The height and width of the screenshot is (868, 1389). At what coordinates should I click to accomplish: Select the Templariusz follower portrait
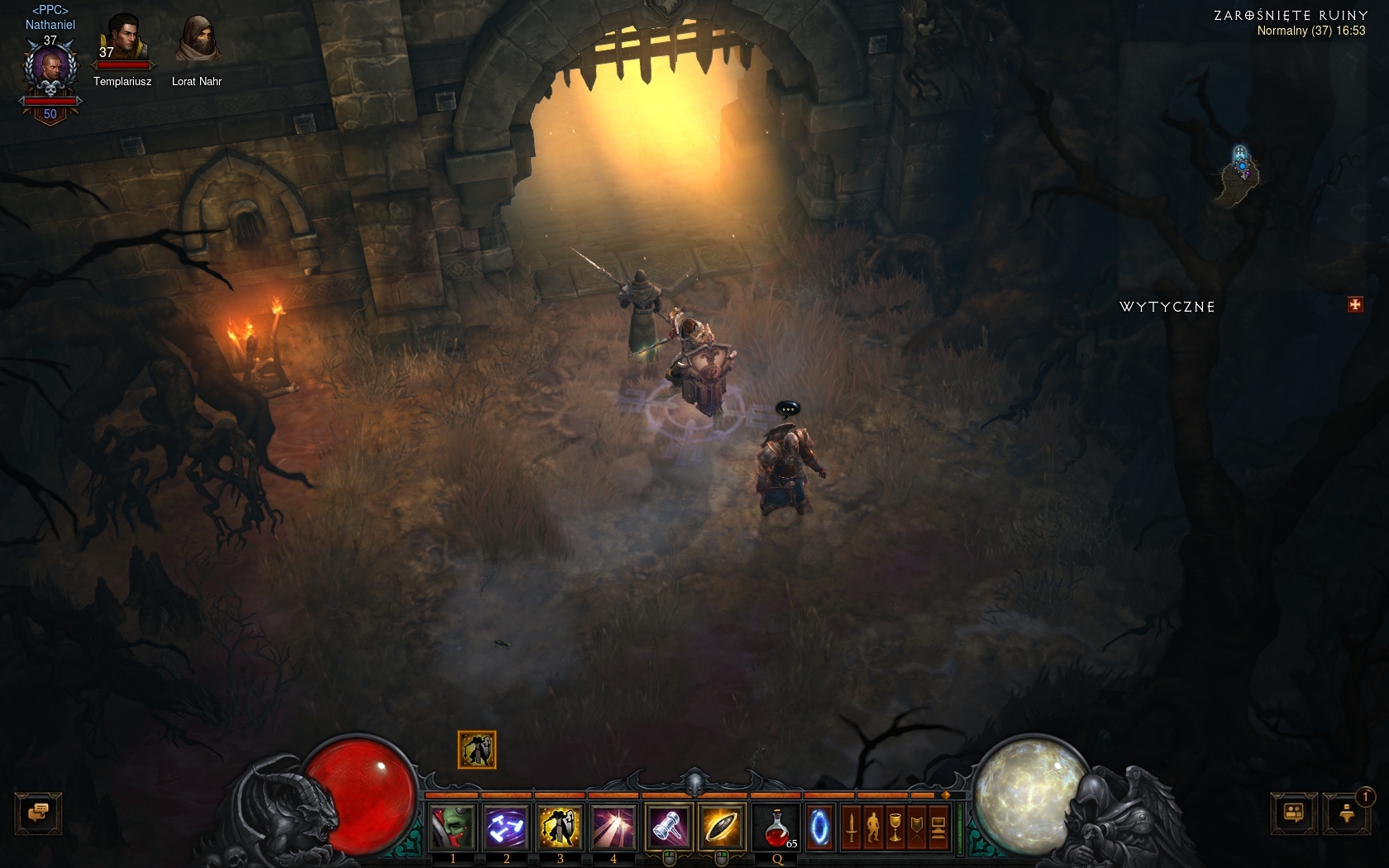pos(122,39)
